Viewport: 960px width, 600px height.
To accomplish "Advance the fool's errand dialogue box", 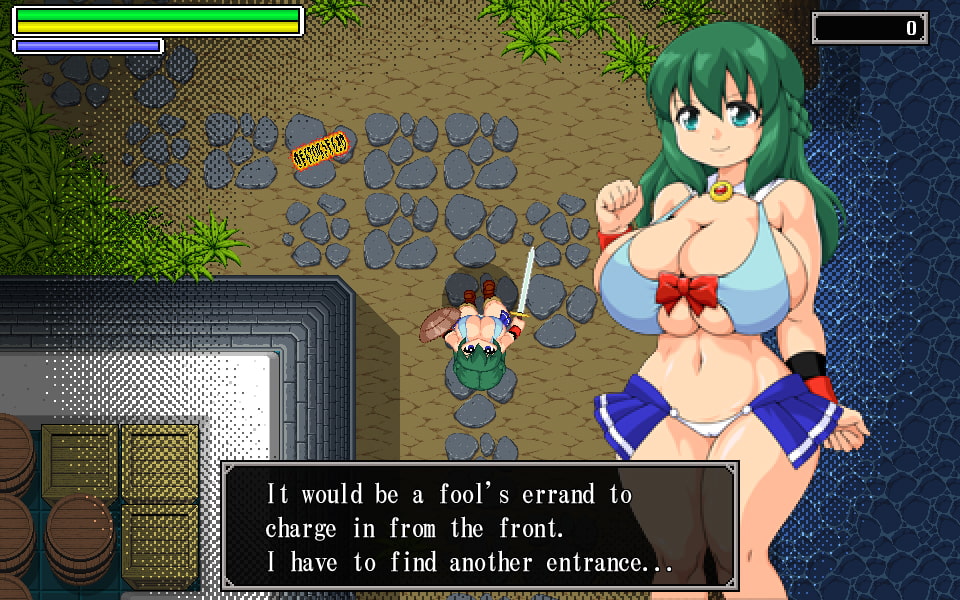I will pos(479,527).
